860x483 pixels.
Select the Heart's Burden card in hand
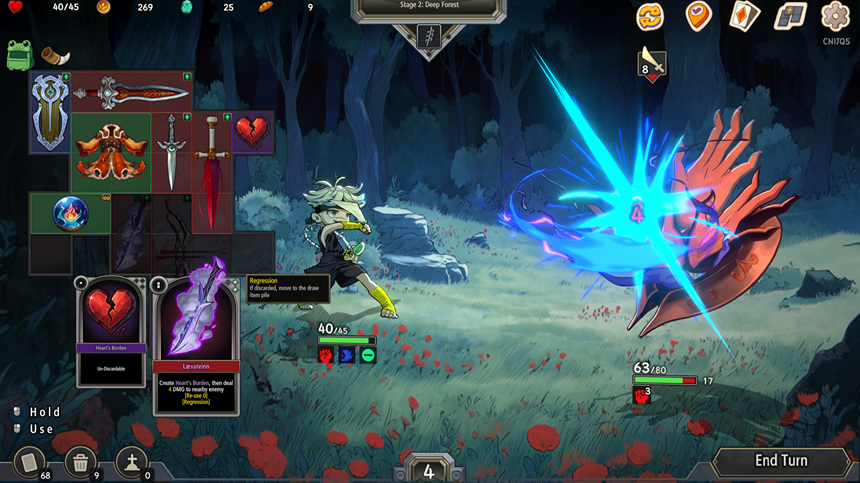[x=111, y=331]
